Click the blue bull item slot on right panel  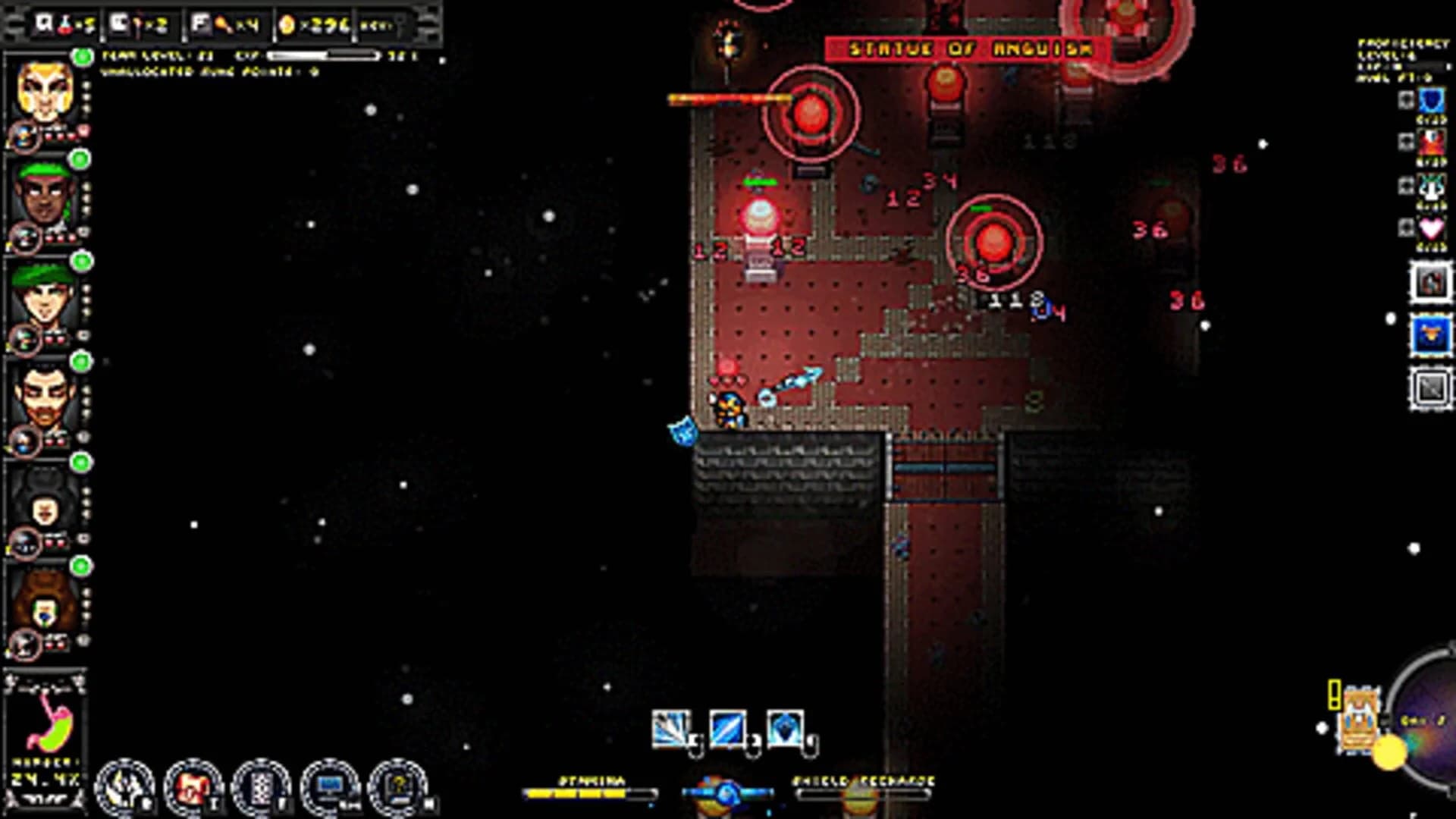(x=1430, y=331)
